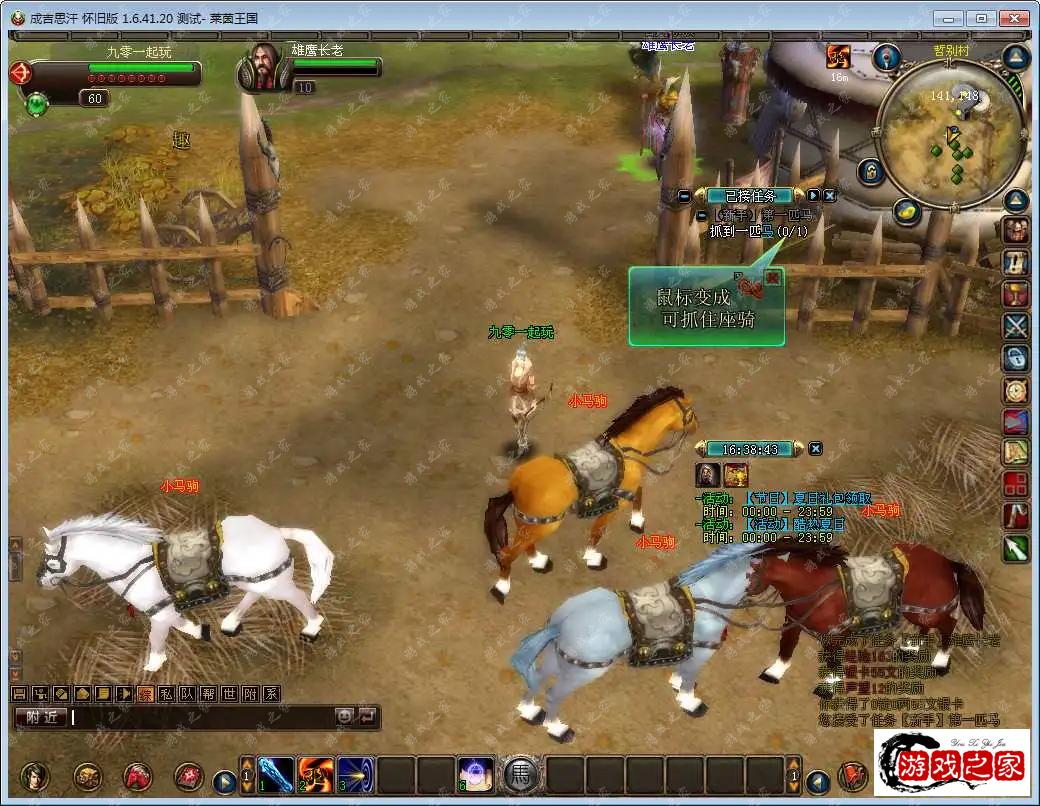Close the accepted quests tracker panel
The height and width of the screenshot is (806, 1040).
[x=829, y=196]
